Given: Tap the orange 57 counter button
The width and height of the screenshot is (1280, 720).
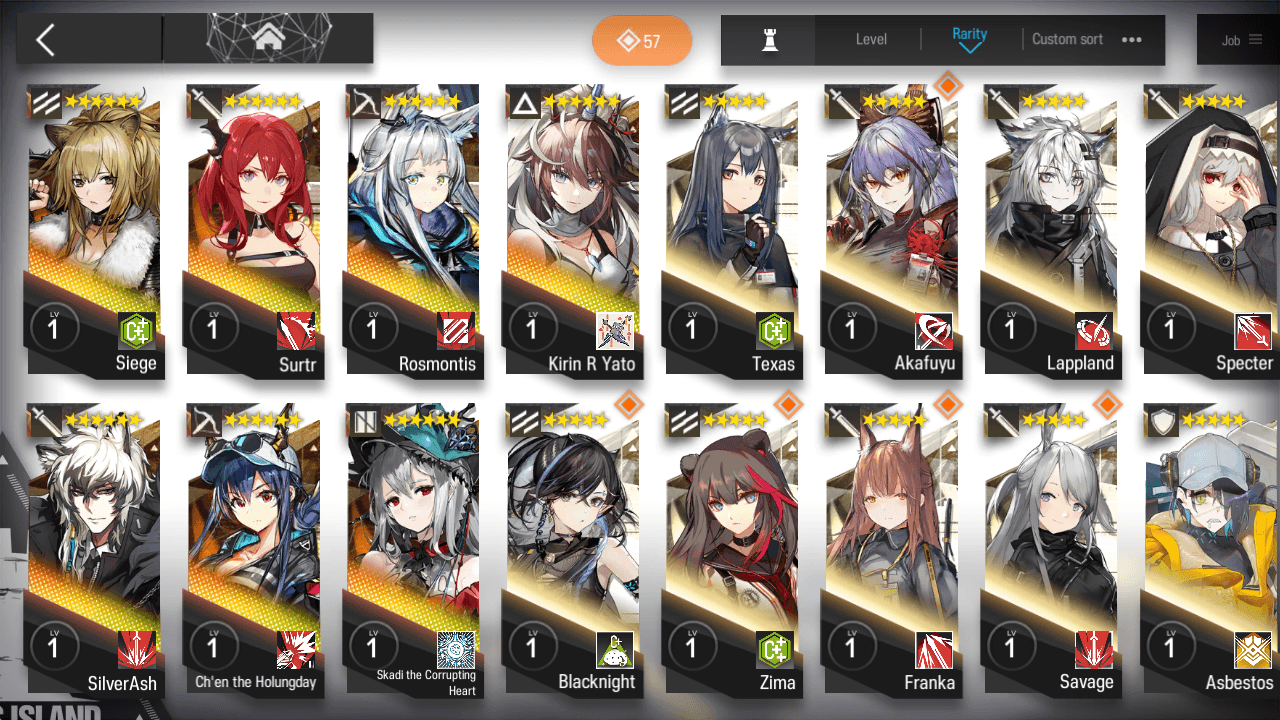Looking at the screenshot, I should pos(641,41).
